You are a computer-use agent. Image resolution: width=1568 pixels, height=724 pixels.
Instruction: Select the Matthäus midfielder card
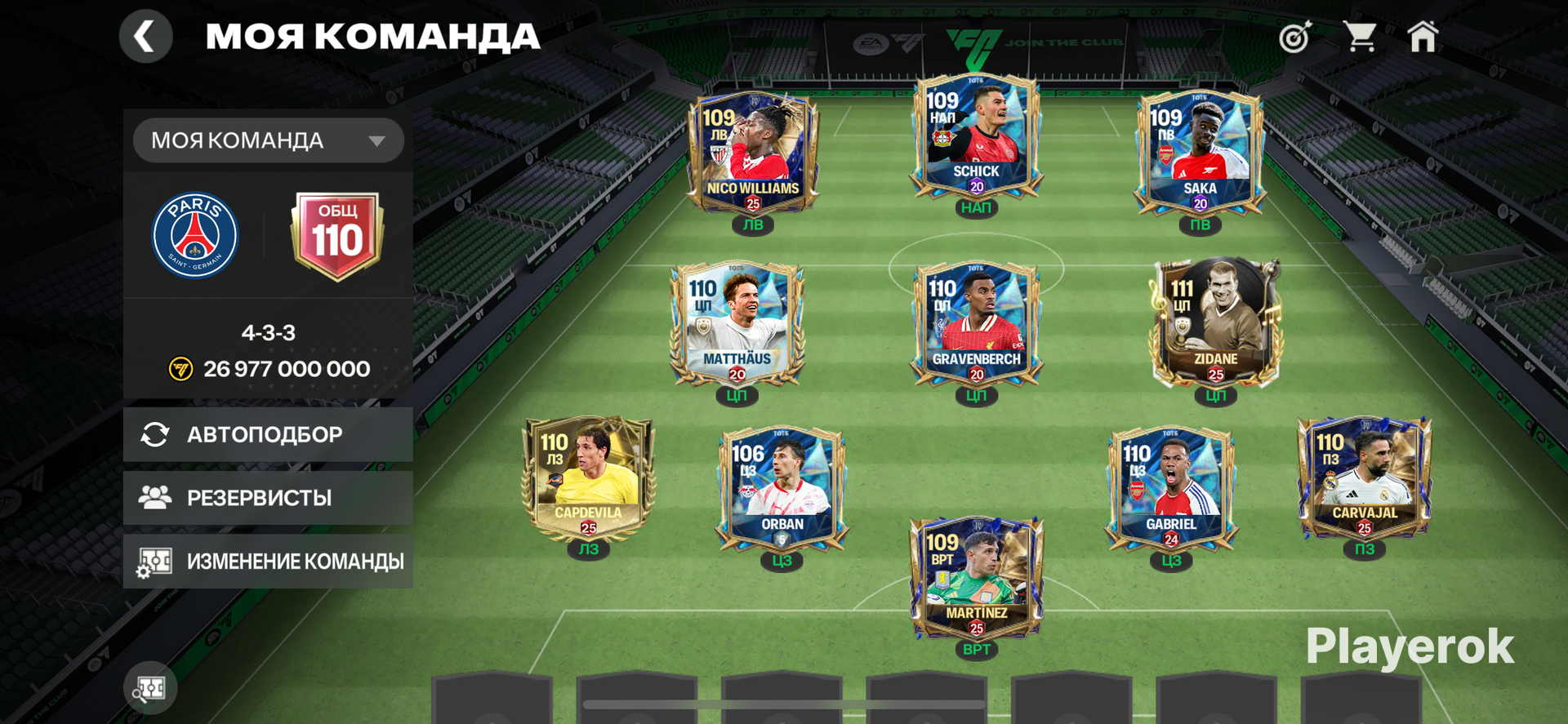(737, 324)
